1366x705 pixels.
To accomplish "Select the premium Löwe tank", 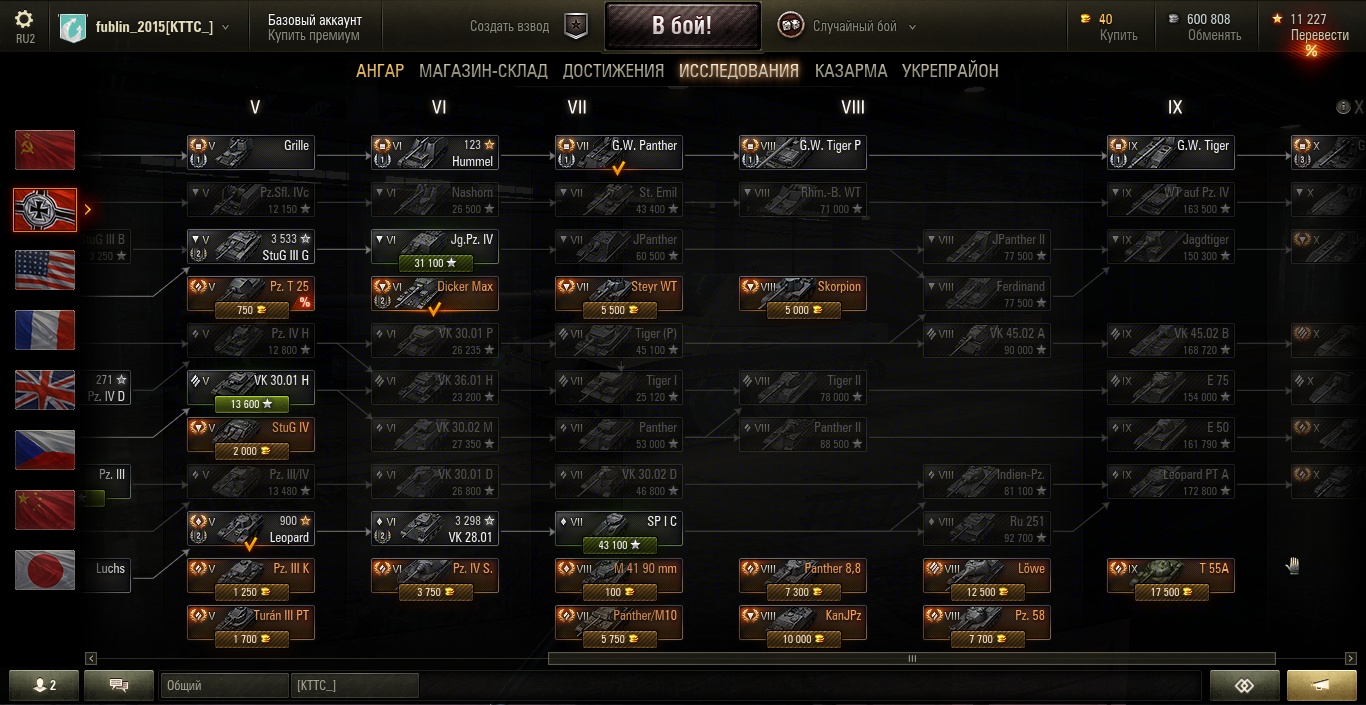I will coord(986,575).
